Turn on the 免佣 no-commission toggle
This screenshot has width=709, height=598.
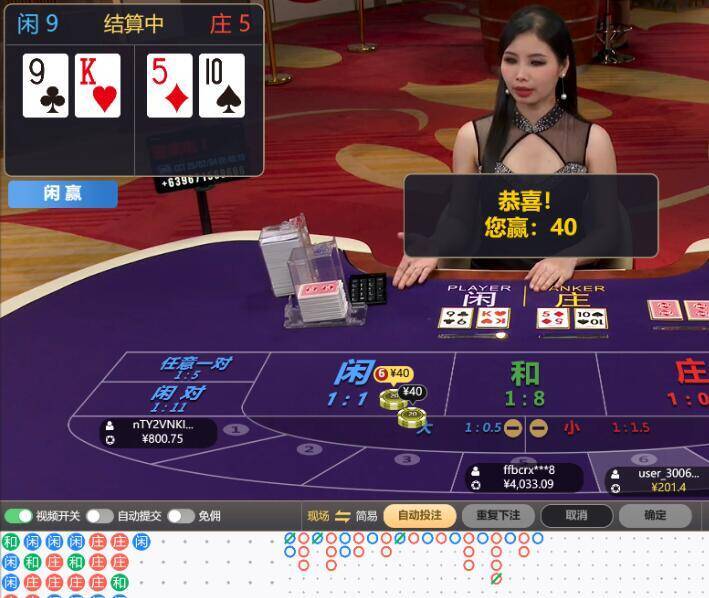tap(180, 516)
